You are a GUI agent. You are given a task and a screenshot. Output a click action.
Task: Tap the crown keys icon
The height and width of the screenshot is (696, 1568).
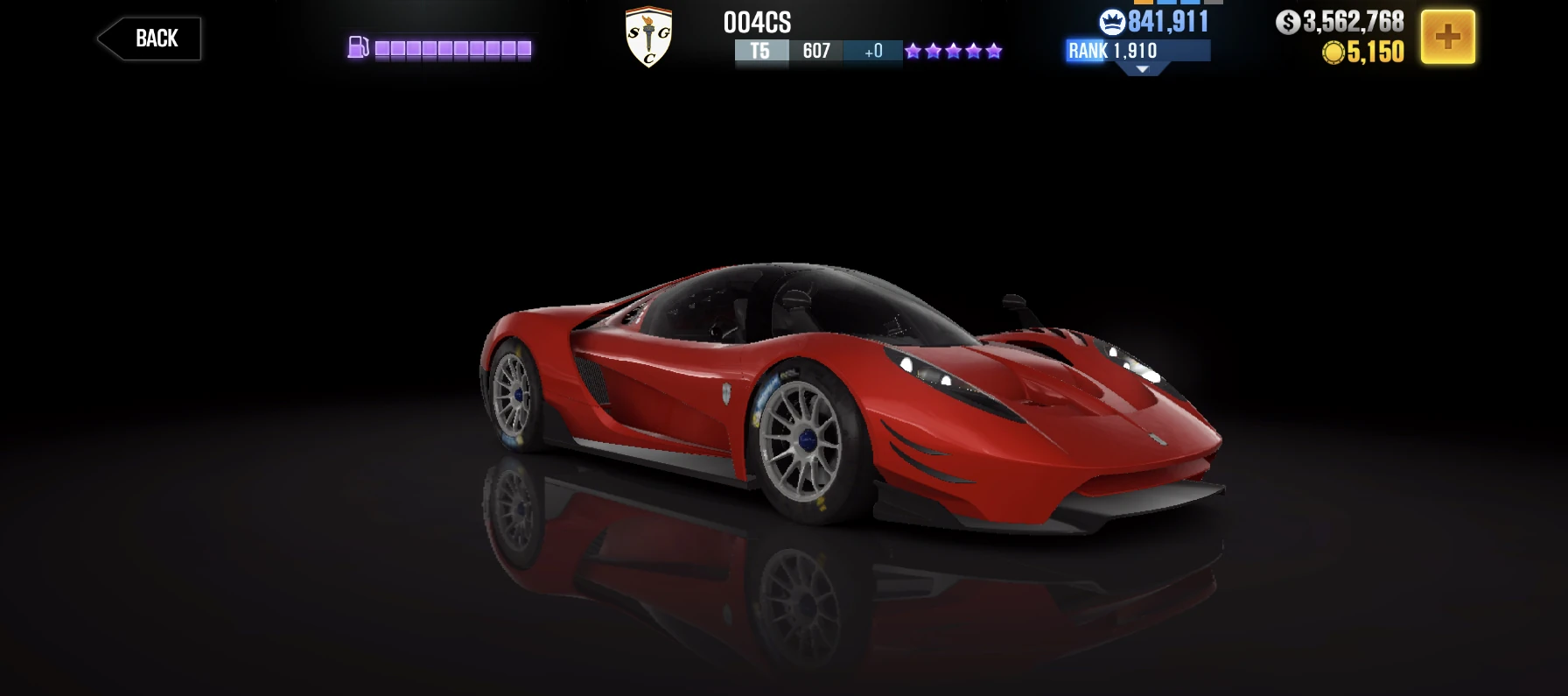point(1111,22)
